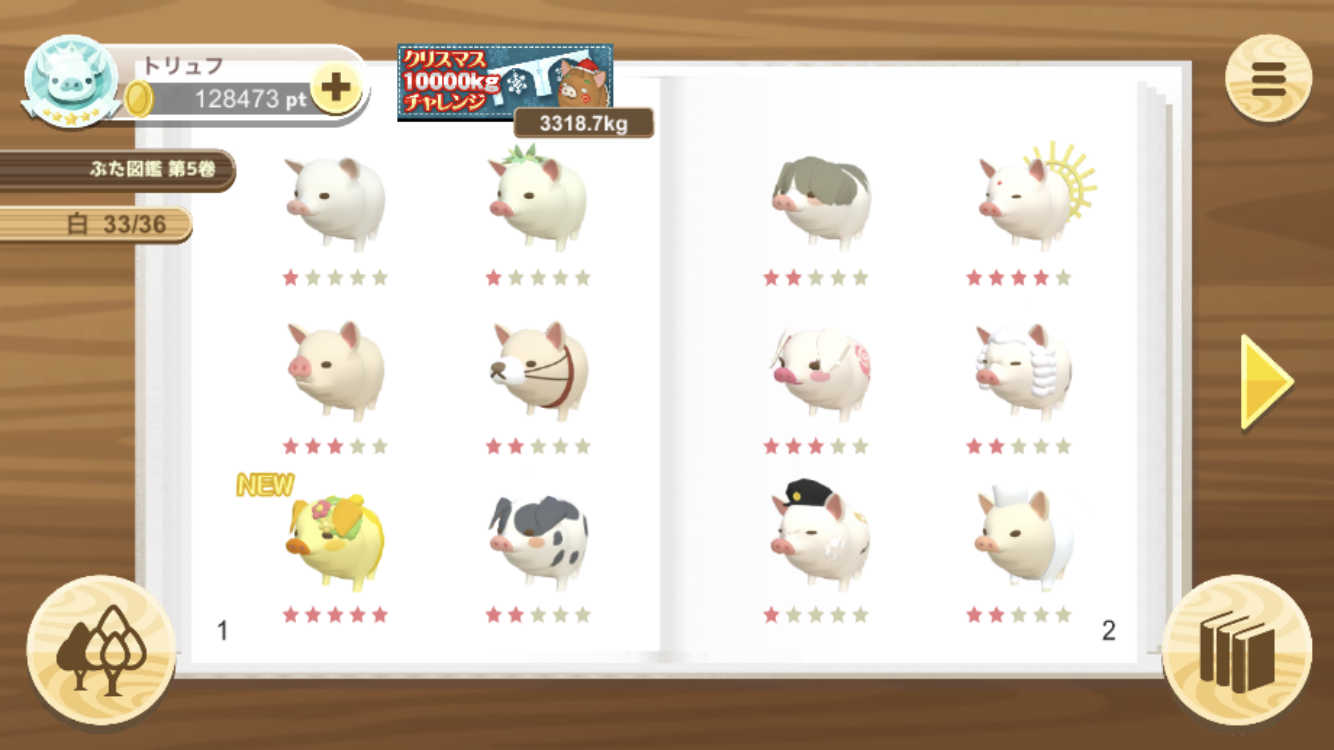Open the Christmas 10000kg challenge banner

pyautogui.click(x=505, y=82)
